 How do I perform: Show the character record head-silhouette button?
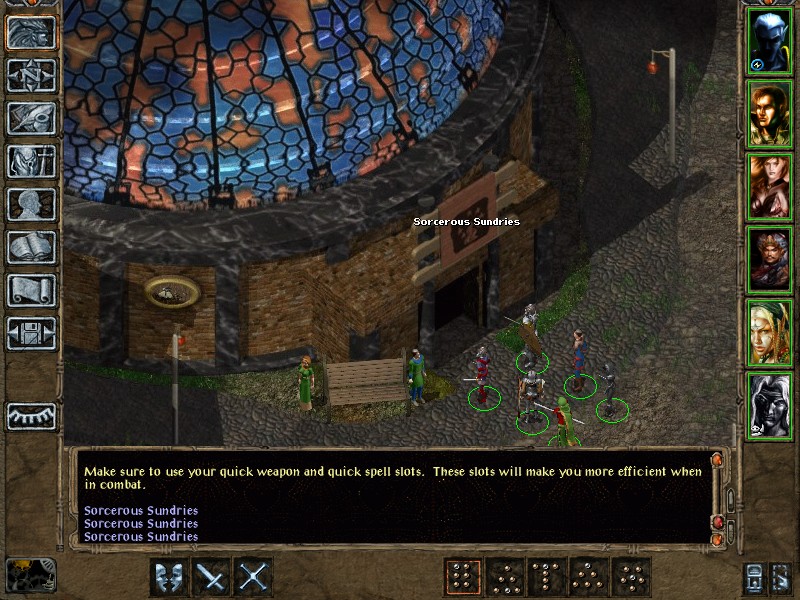click(x=32, y=204)
